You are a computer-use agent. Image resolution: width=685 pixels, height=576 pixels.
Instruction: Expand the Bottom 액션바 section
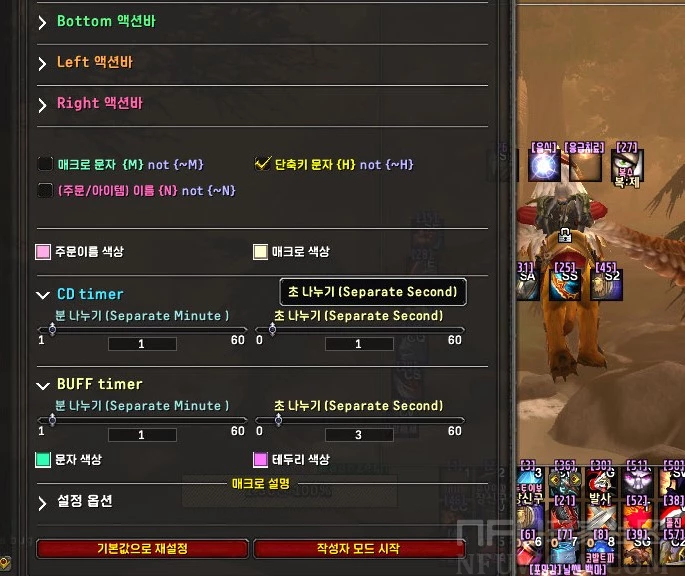coord(43,22)
